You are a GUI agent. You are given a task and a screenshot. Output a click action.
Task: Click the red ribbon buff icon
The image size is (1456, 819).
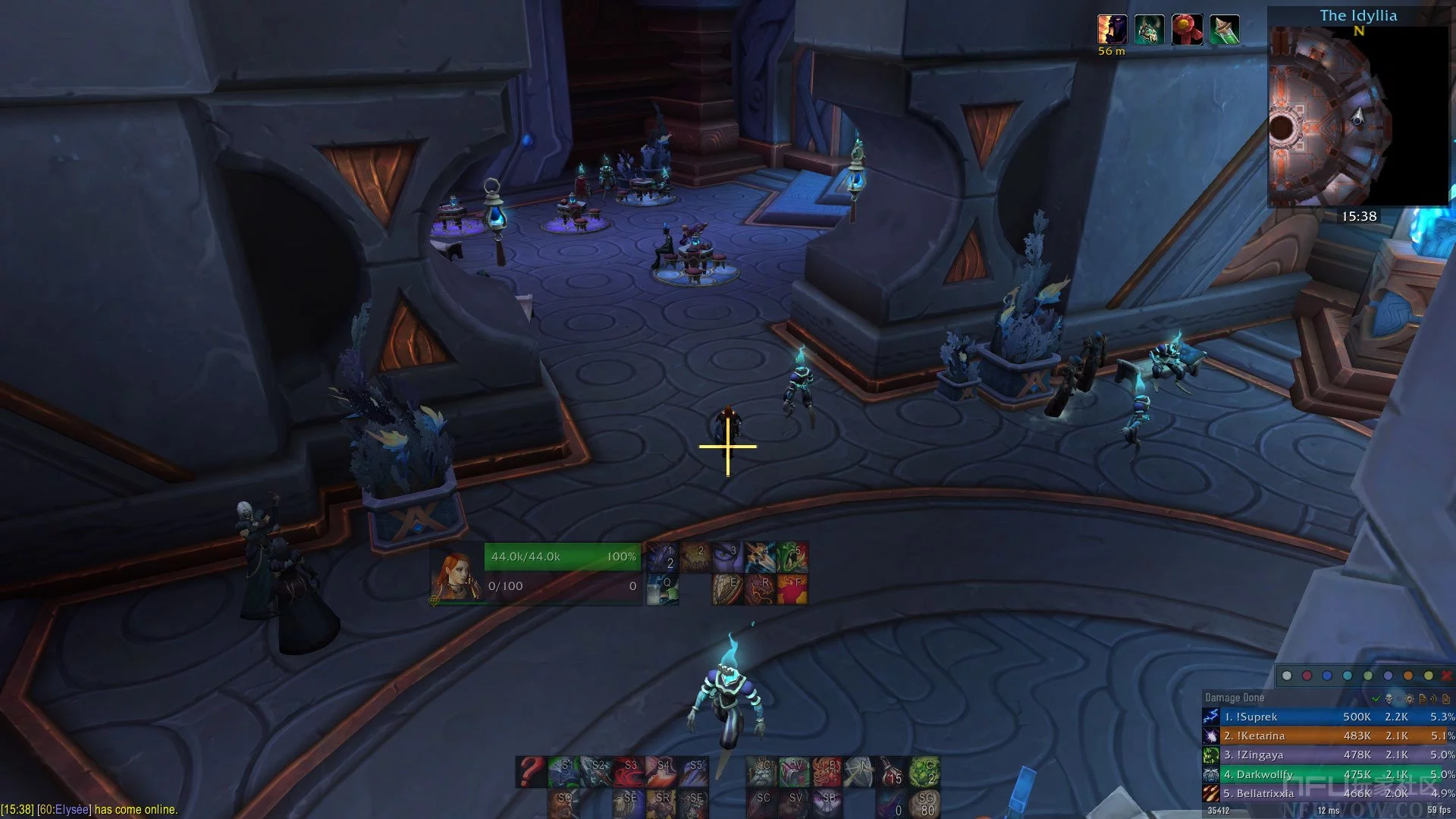point(1187,30)
